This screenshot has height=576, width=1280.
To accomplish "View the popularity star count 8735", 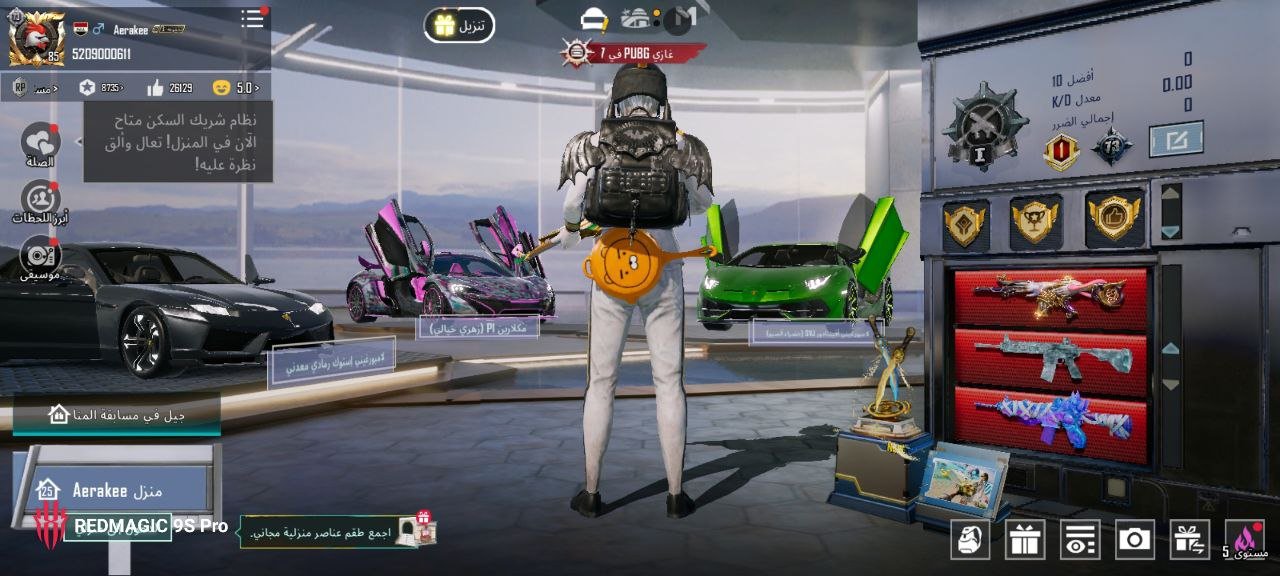I will 100,88.
